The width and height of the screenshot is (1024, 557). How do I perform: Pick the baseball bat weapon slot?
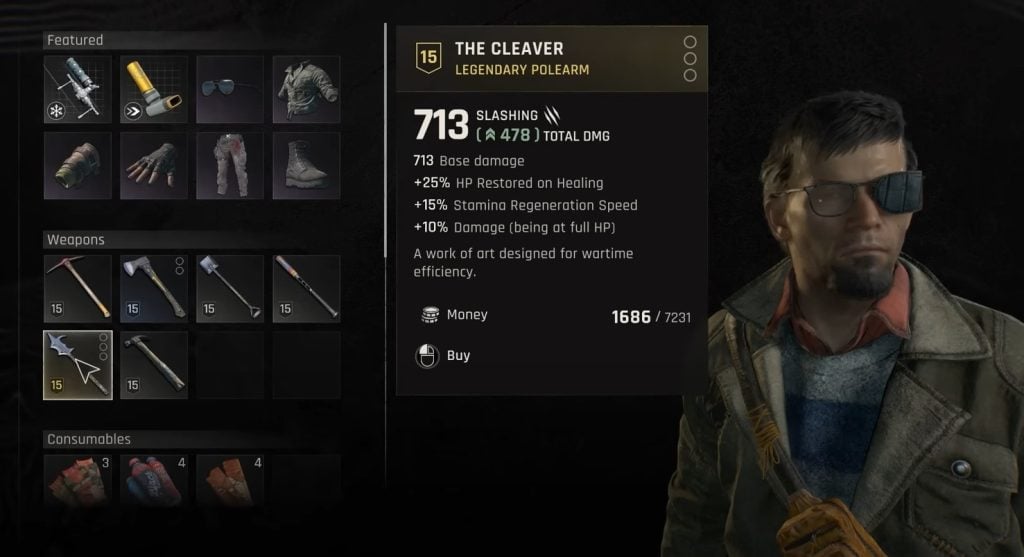coord(306,288)
